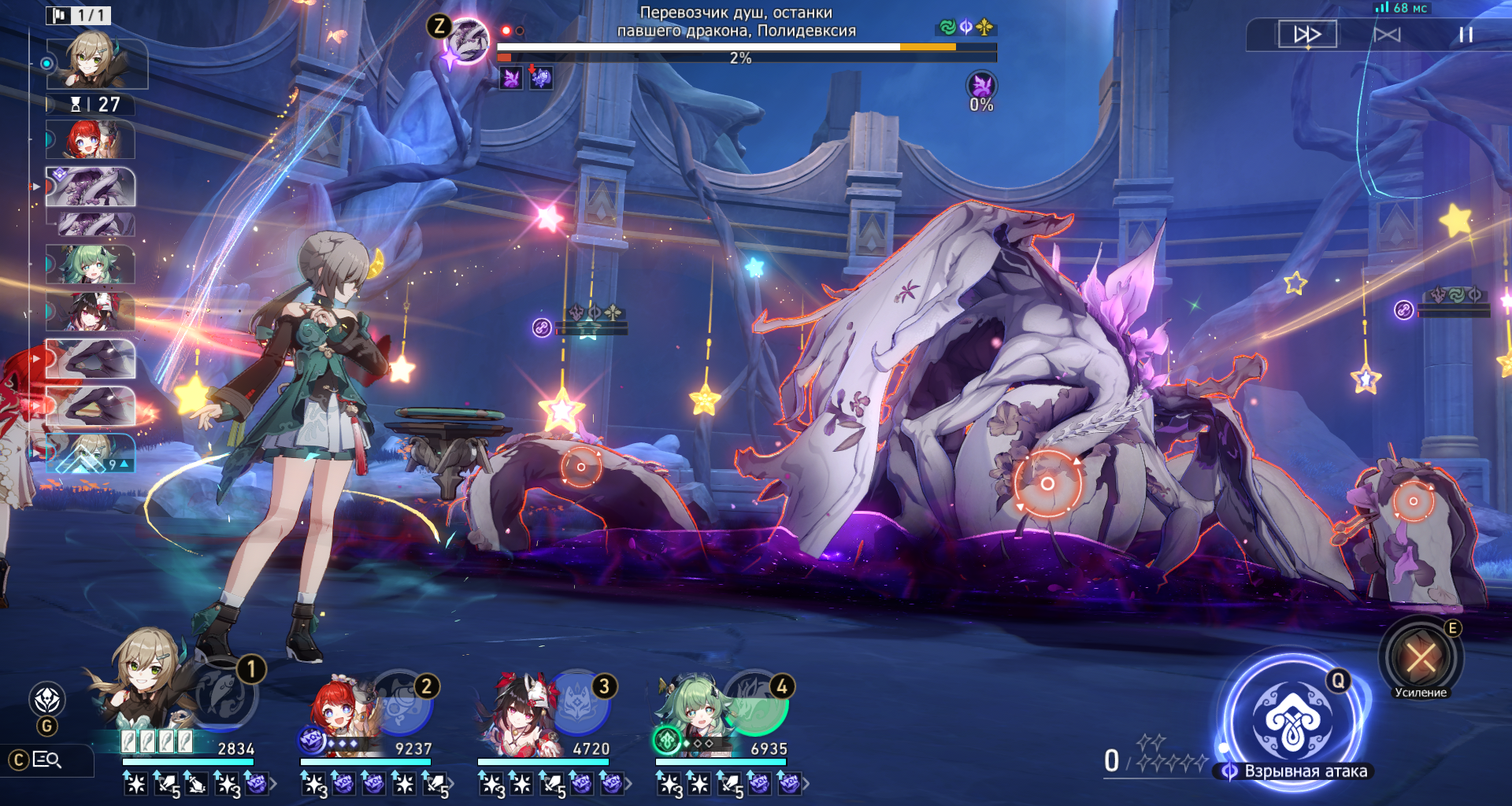The image size is (1512, 806).
Task: Activate the green-haired character's ultimate
Action: coord(757,703)
